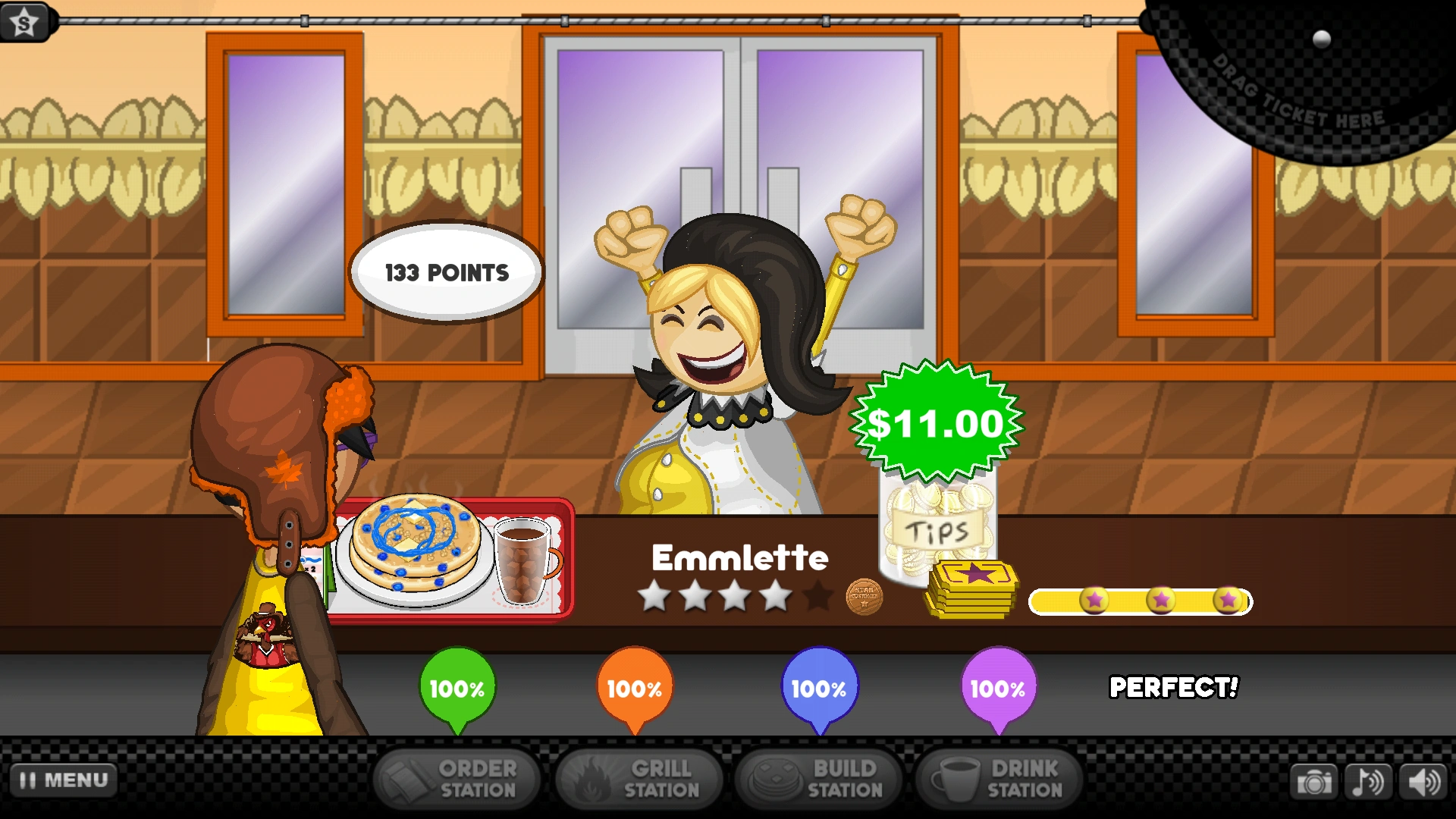Click the blue 100% building score bubble
Screen dimensions: 1456x819
(818, 688)
